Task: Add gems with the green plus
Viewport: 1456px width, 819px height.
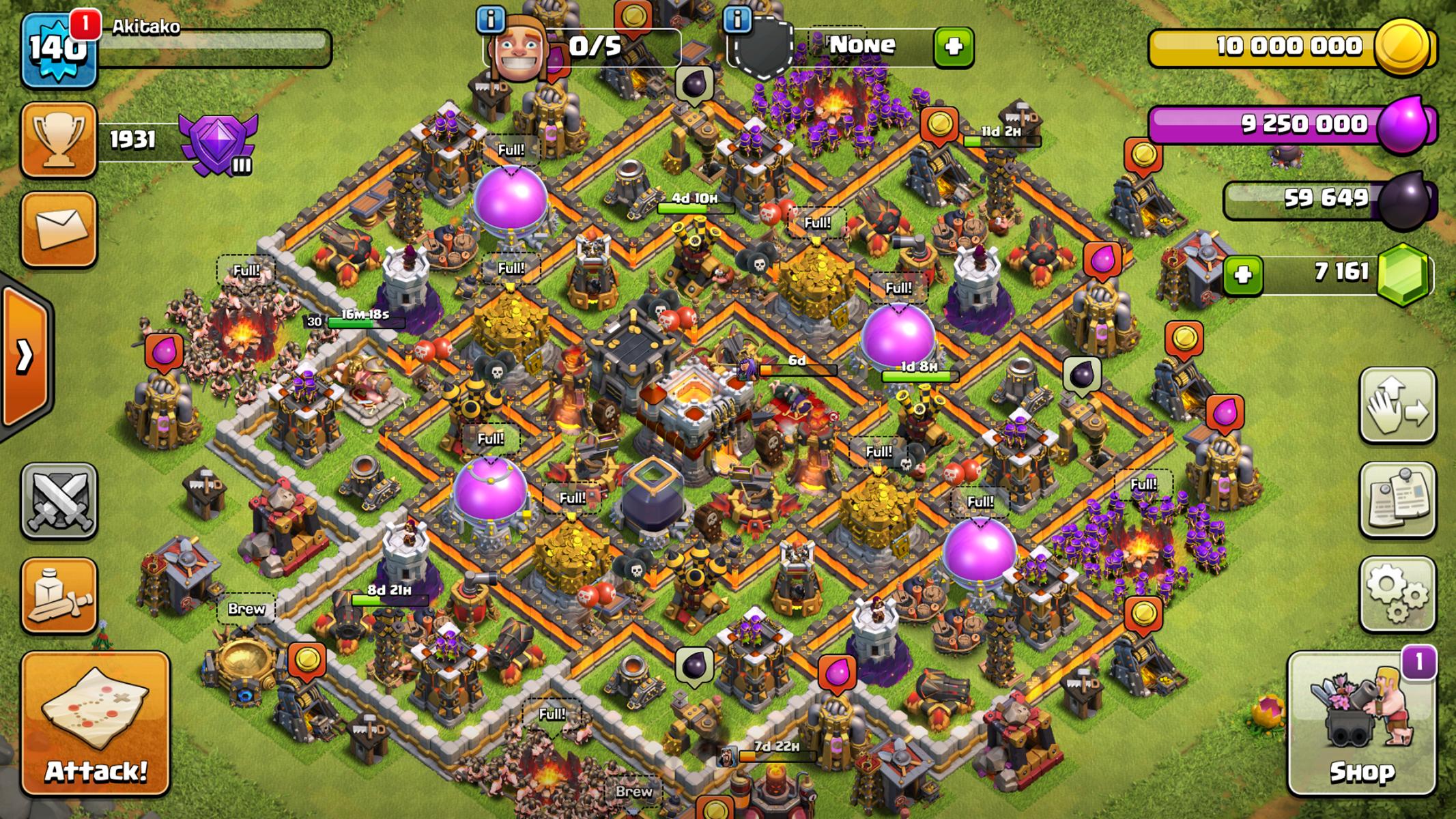Action: [1242, 275]
